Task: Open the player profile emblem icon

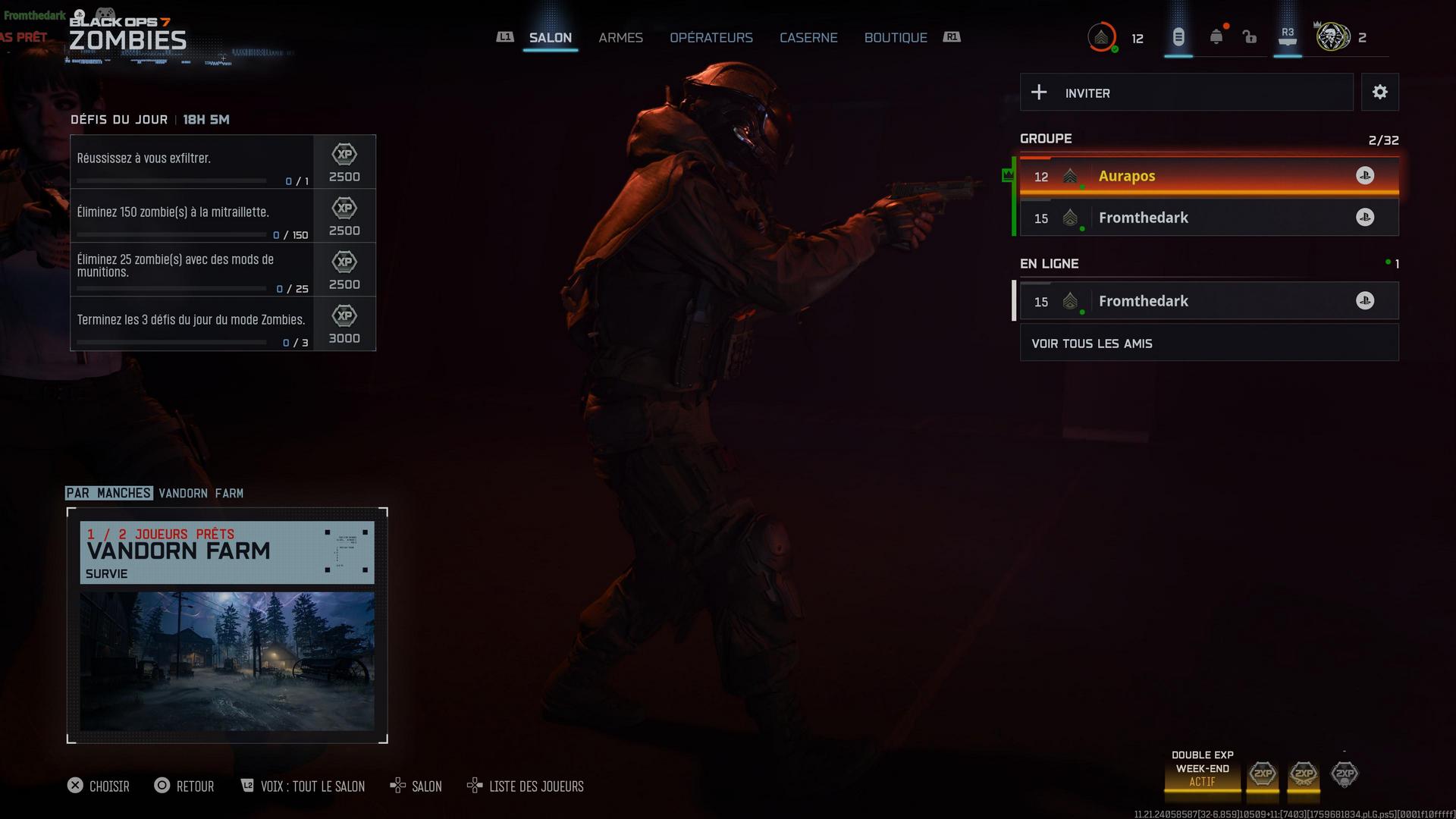Action: tap(1332, 37)
